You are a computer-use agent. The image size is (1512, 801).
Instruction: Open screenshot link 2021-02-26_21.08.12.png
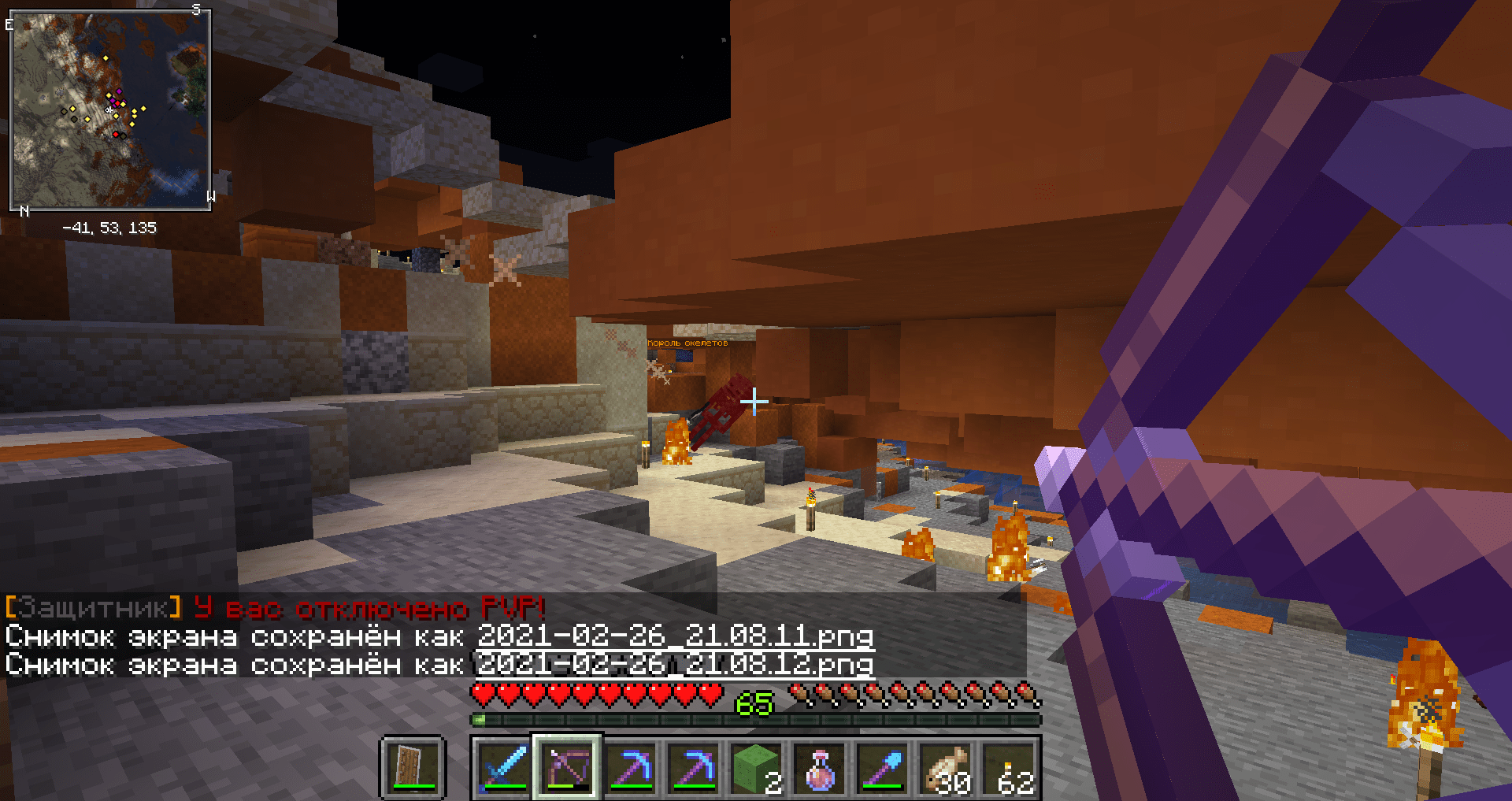pyautogui.click(x=675, y=664)
